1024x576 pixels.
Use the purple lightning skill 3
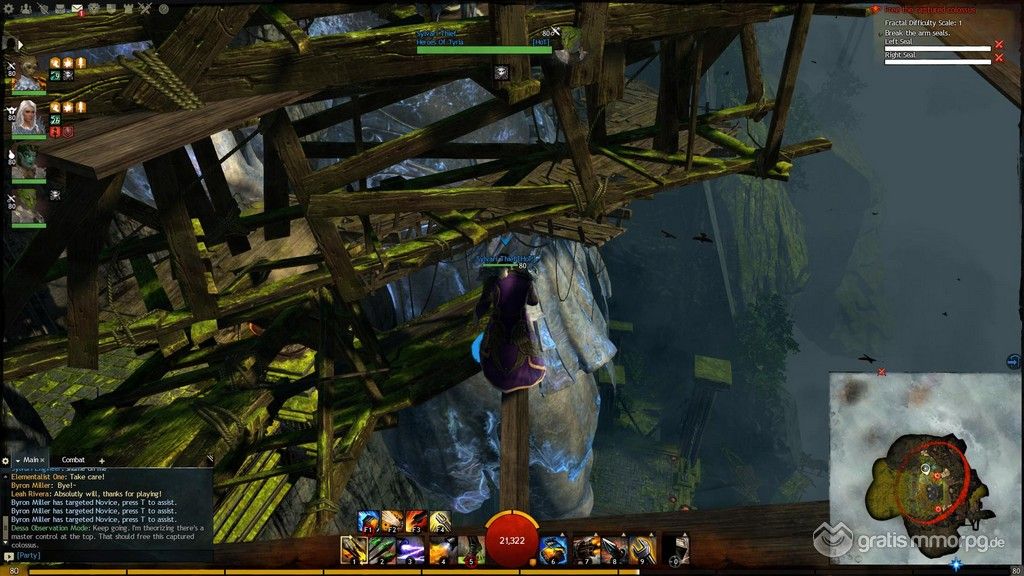click(412, 548)
